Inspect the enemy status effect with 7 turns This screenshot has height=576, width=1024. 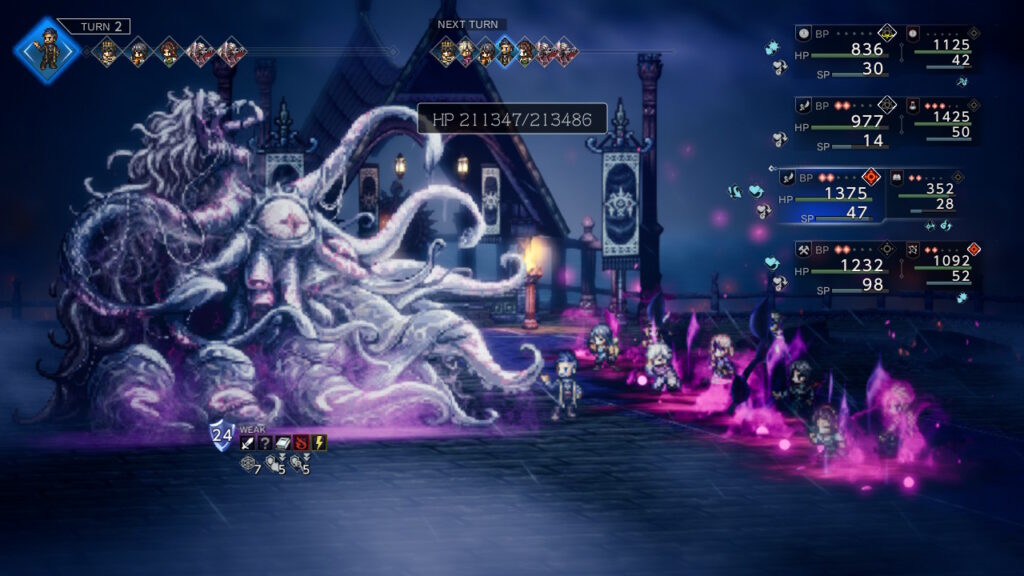coord(250,465)
